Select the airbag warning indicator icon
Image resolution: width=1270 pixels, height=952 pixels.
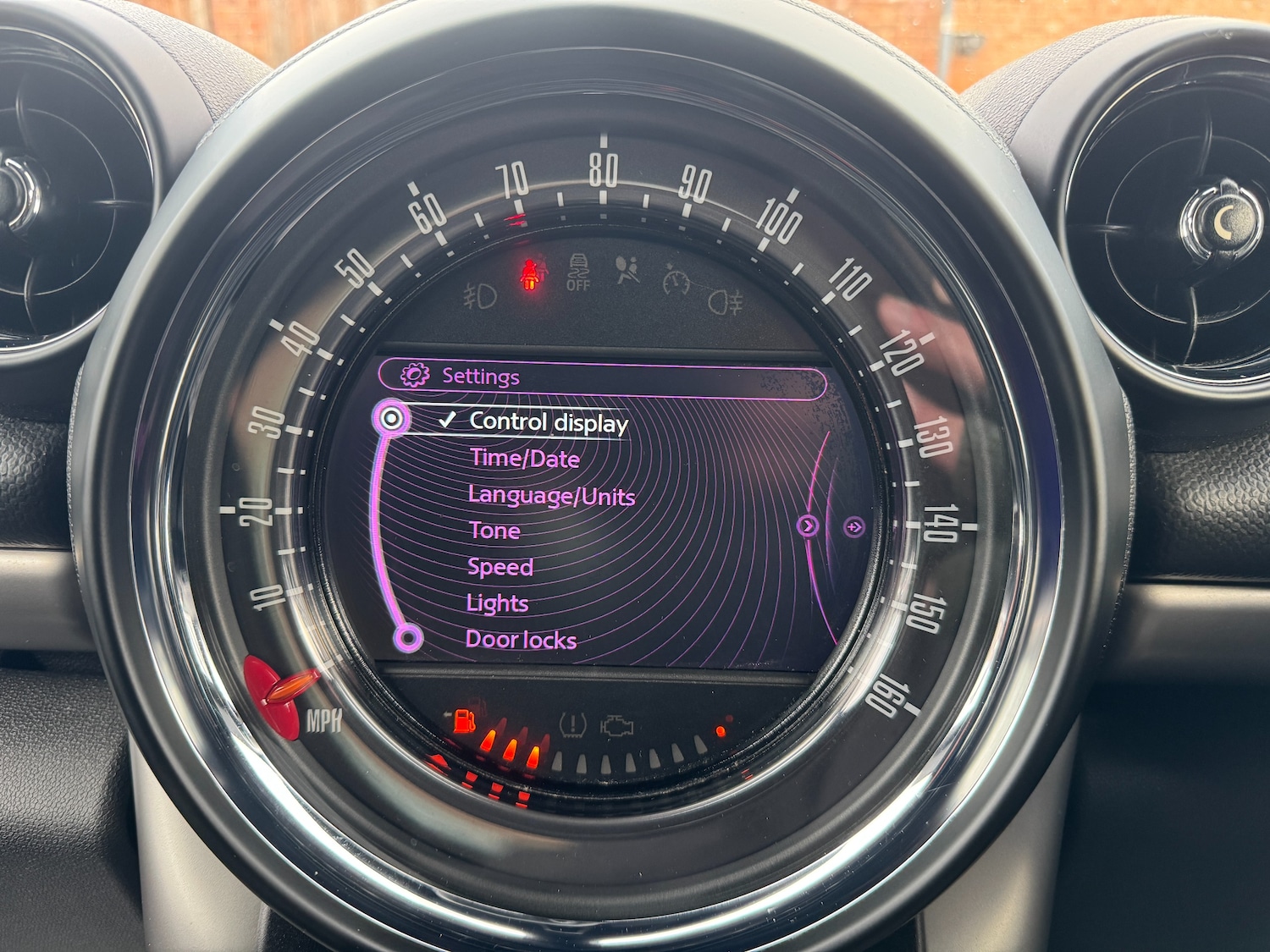click(627, 272)
